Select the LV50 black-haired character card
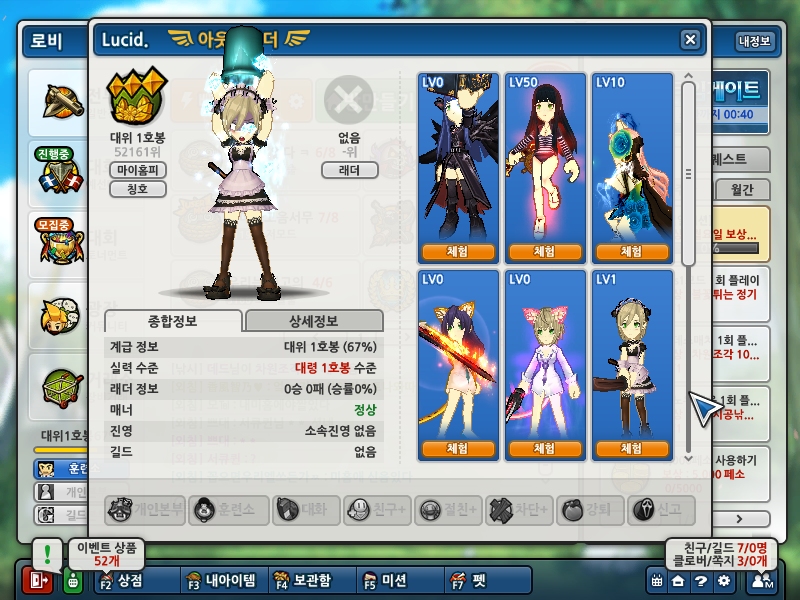 point(545,160)
